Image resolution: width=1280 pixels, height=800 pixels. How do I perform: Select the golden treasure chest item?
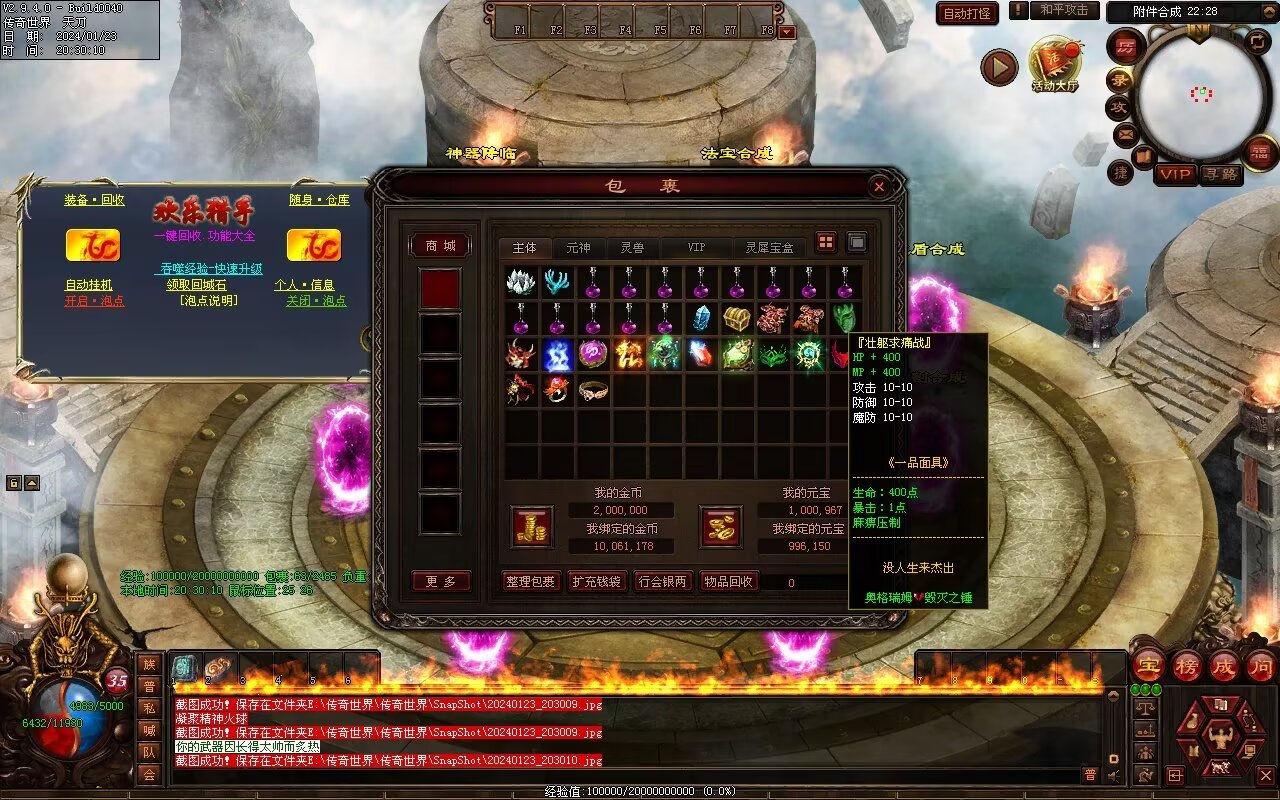coord(737,319)
